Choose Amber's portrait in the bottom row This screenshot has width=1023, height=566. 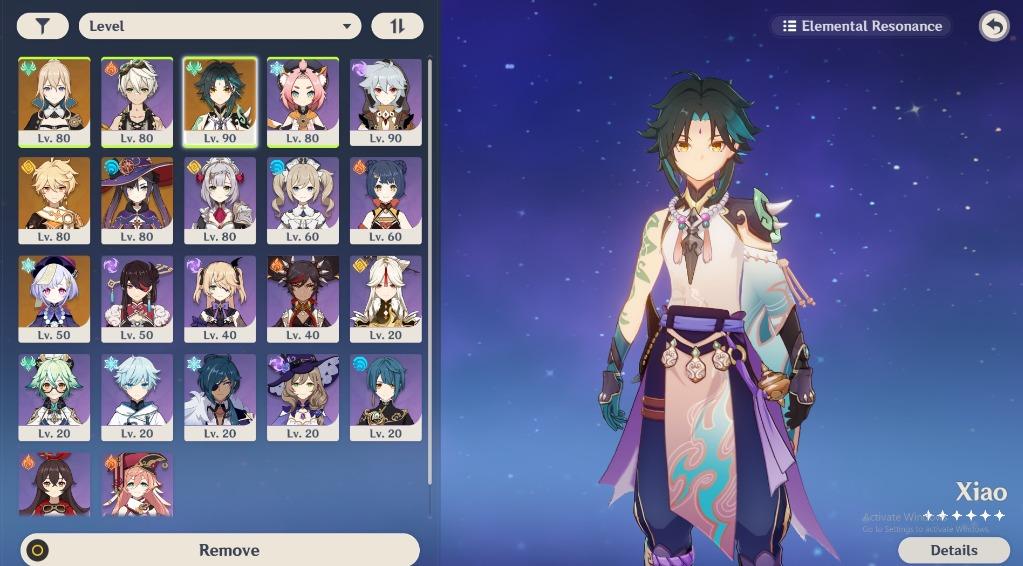click(x=54, y=485)
